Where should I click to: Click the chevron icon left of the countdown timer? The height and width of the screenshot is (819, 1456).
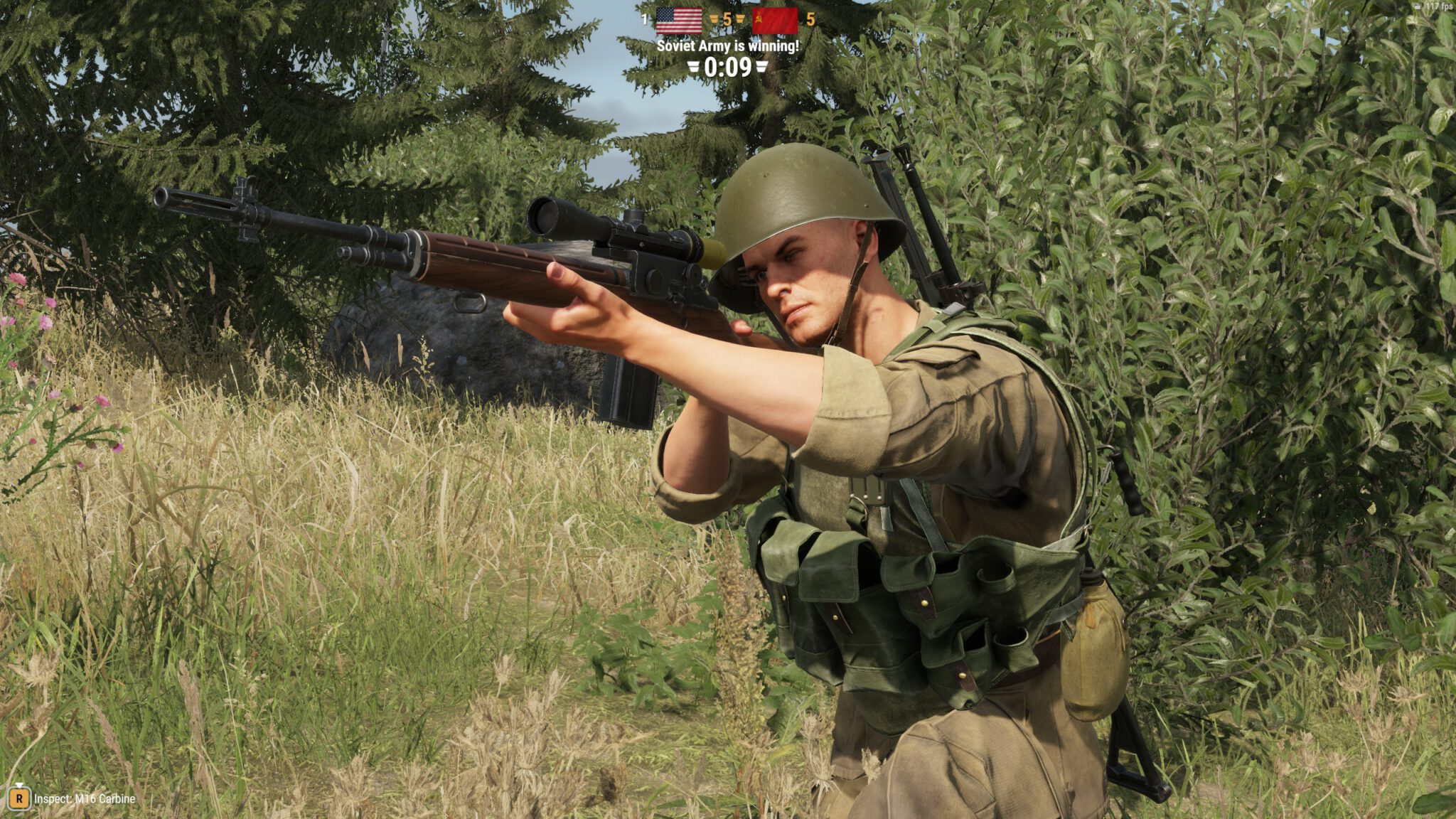coord(694,67)
